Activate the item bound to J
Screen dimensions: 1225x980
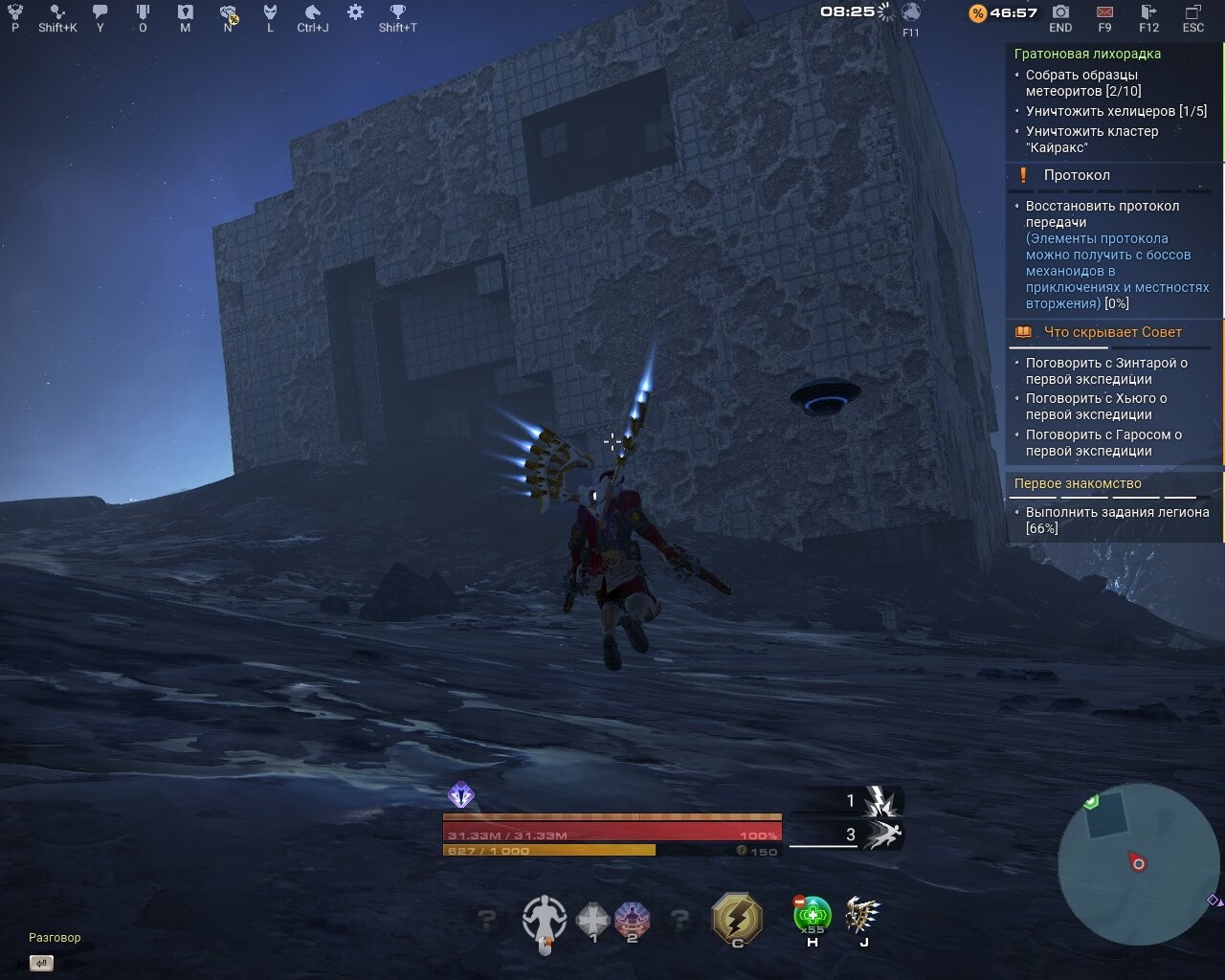862,919
